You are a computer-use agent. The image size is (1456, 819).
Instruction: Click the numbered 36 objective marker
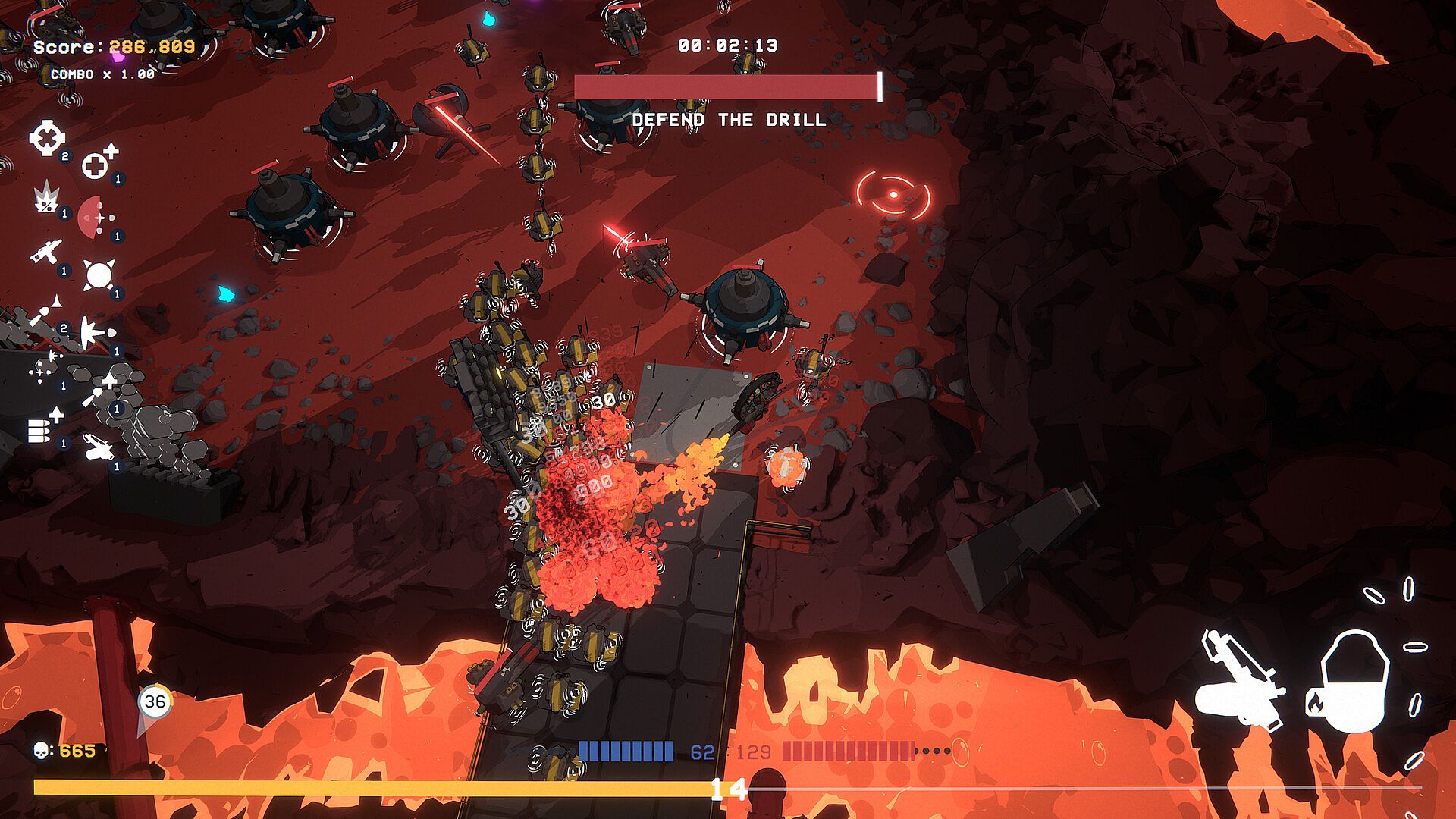(155, 701)
